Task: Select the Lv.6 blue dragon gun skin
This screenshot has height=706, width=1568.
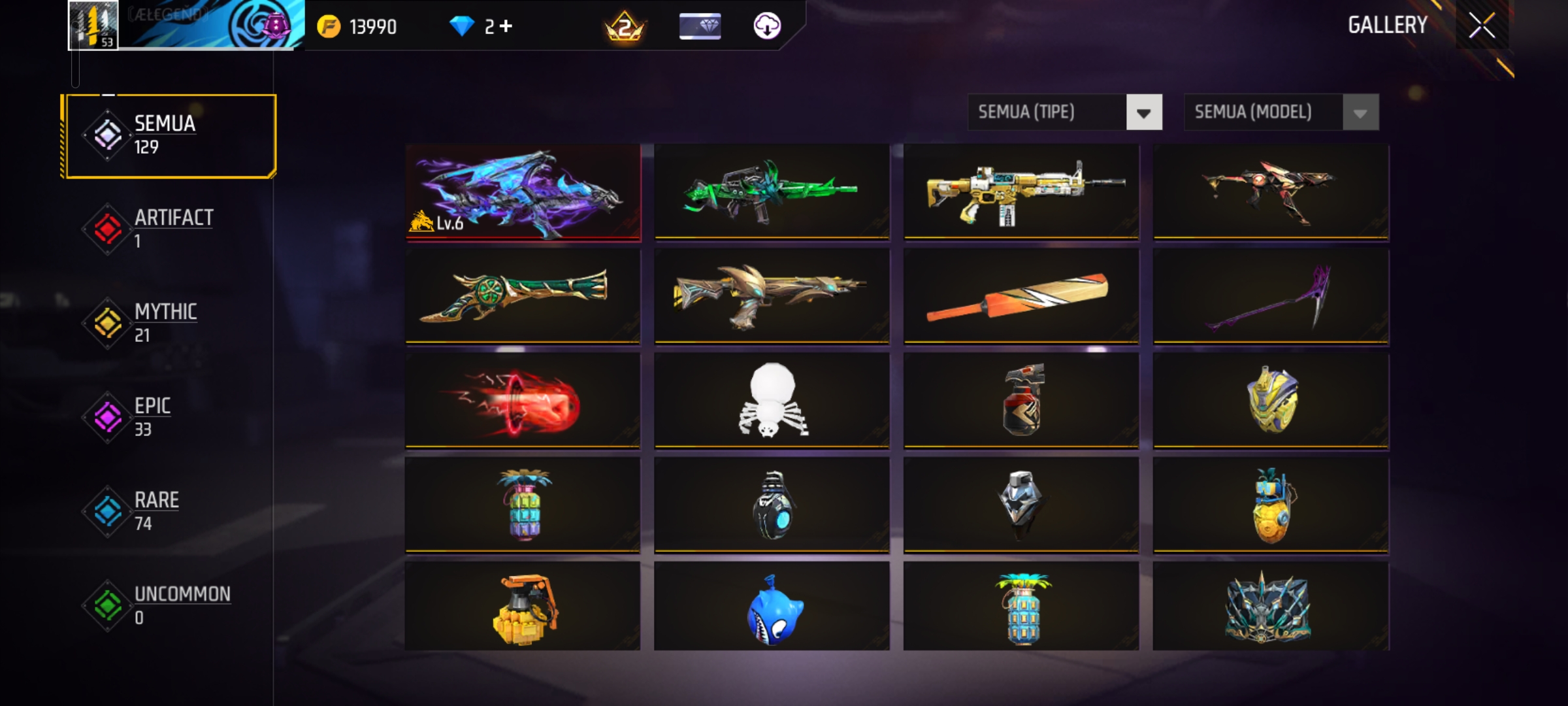Action: [523, 192]
